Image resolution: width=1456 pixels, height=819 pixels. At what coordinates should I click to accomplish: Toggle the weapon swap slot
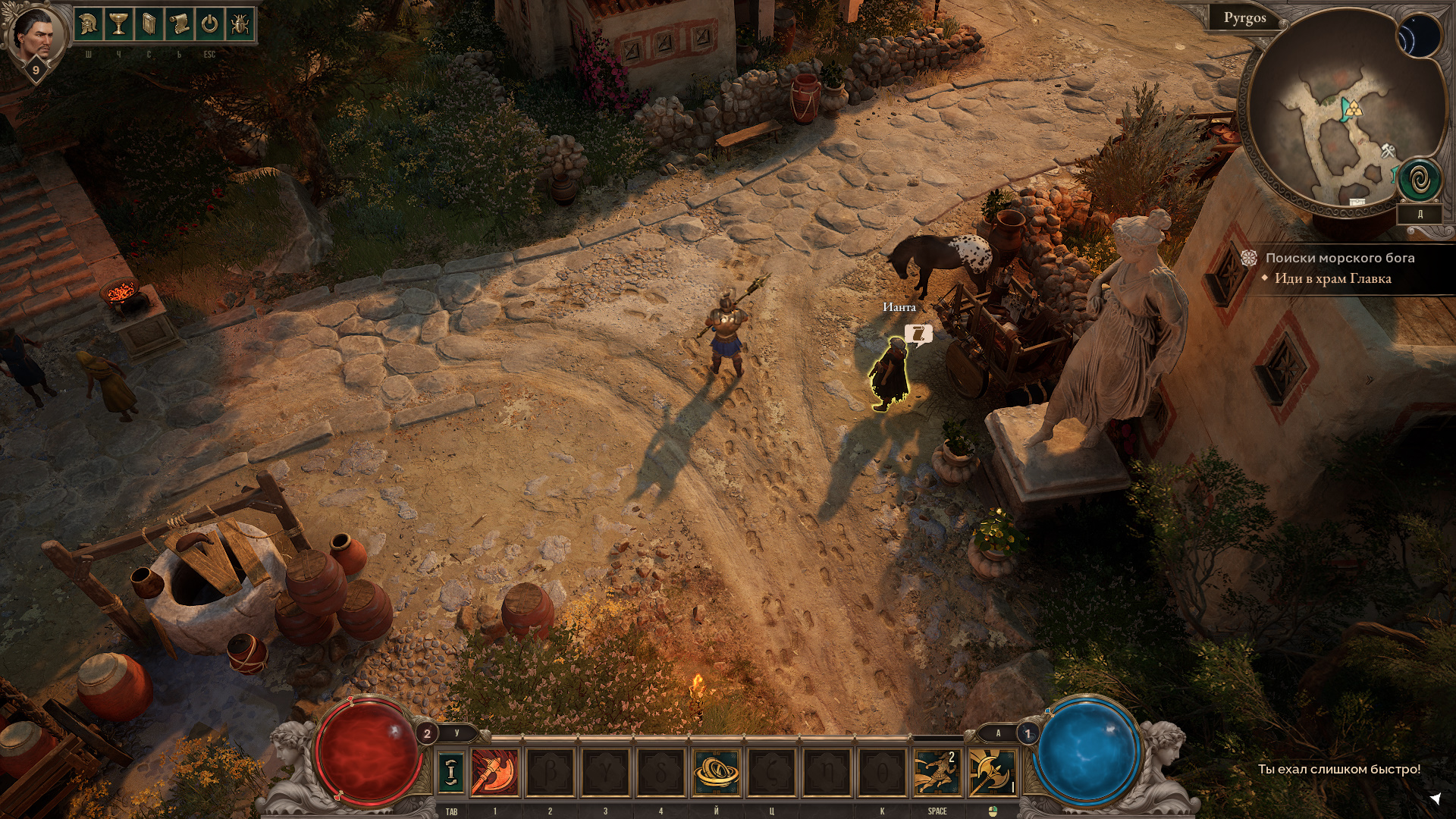451,772
